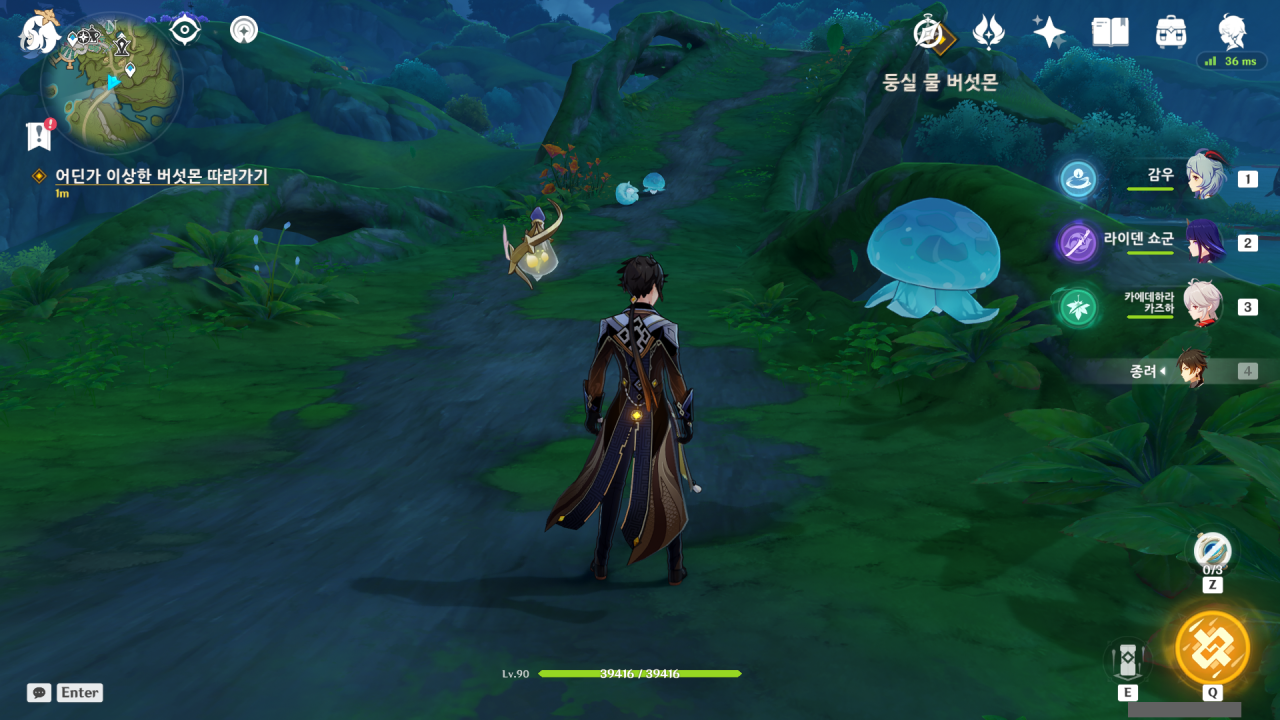Open the Paimon menu icon

(x=38, y=32)
